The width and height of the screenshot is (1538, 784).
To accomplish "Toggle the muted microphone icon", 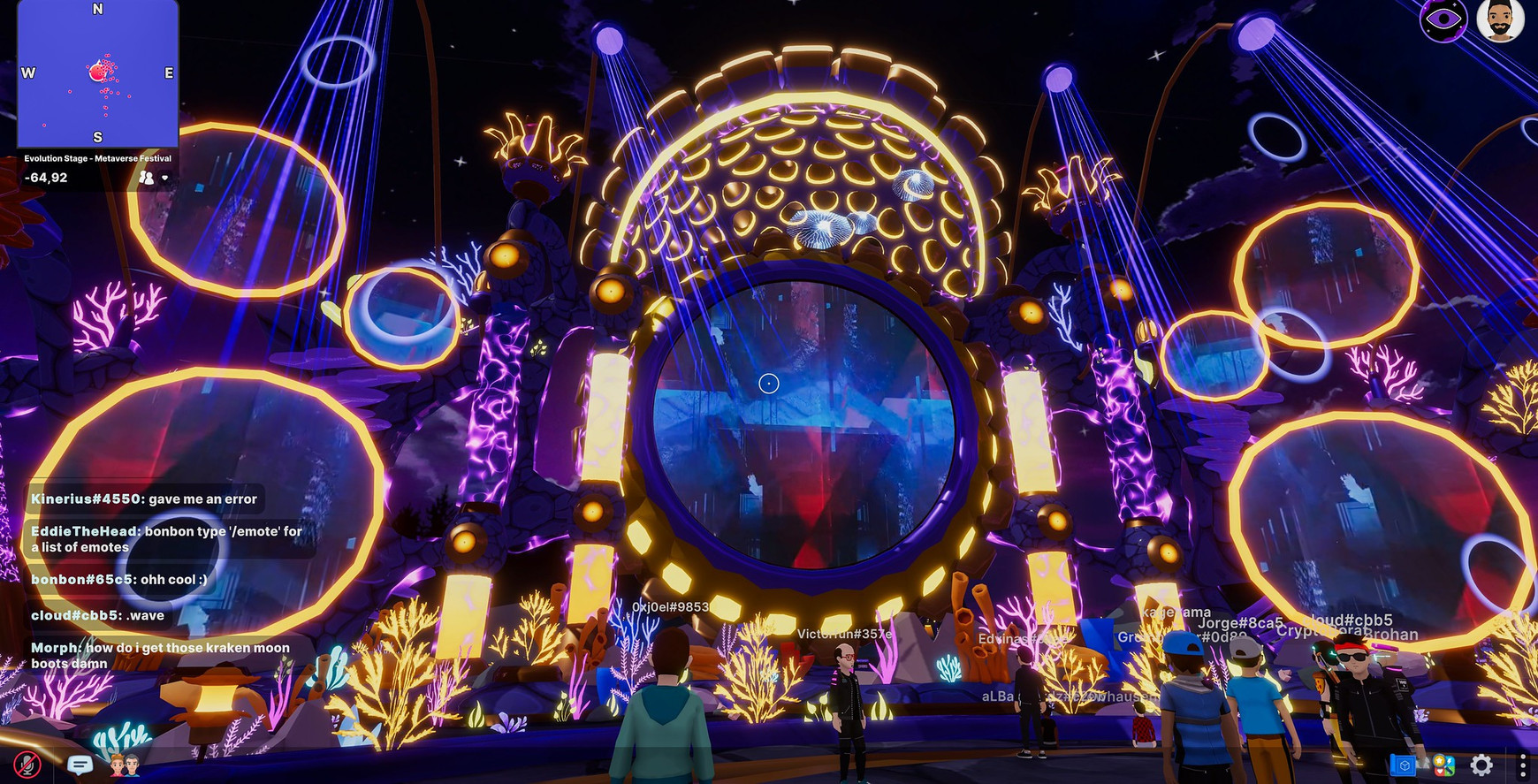I will click(27, 765).
